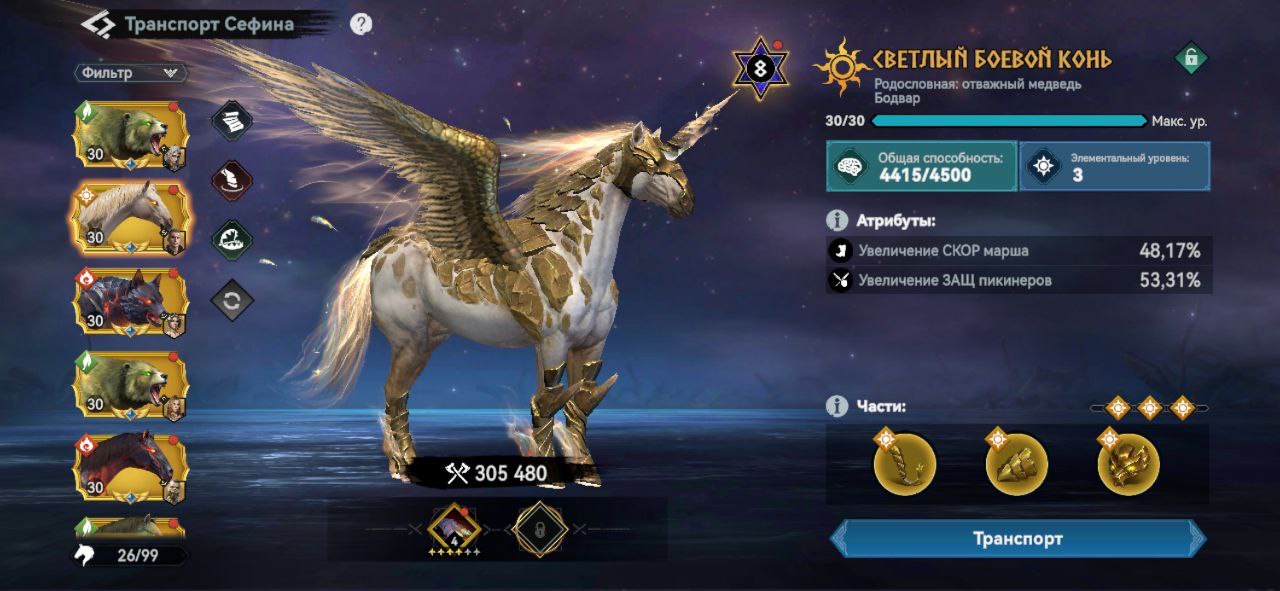Viewport: 1280px width, 591px height.
Task: Open the scroll icon button
Action: point(232,120)
